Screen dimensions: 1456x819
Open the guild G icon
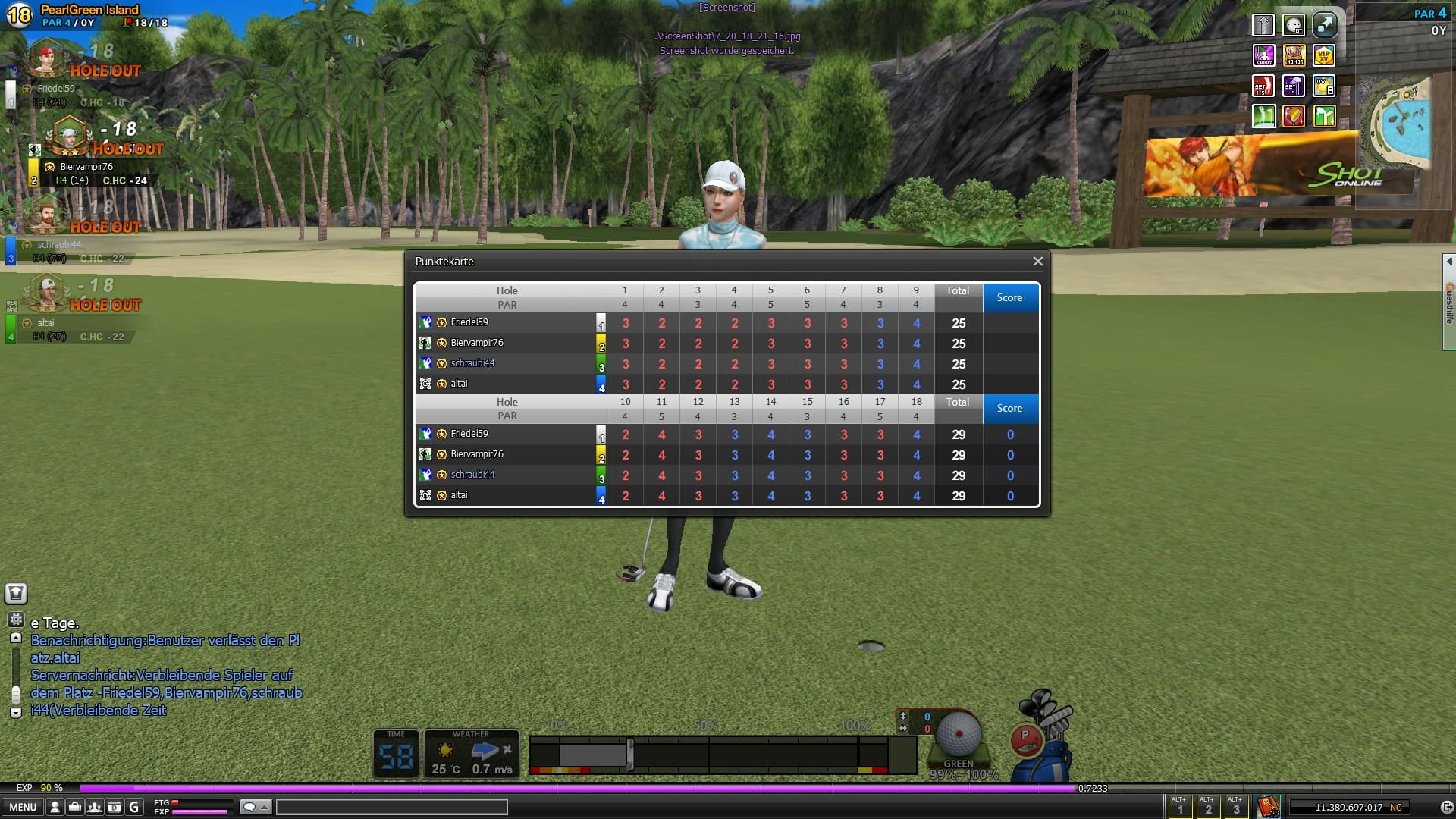pos(134,807)
